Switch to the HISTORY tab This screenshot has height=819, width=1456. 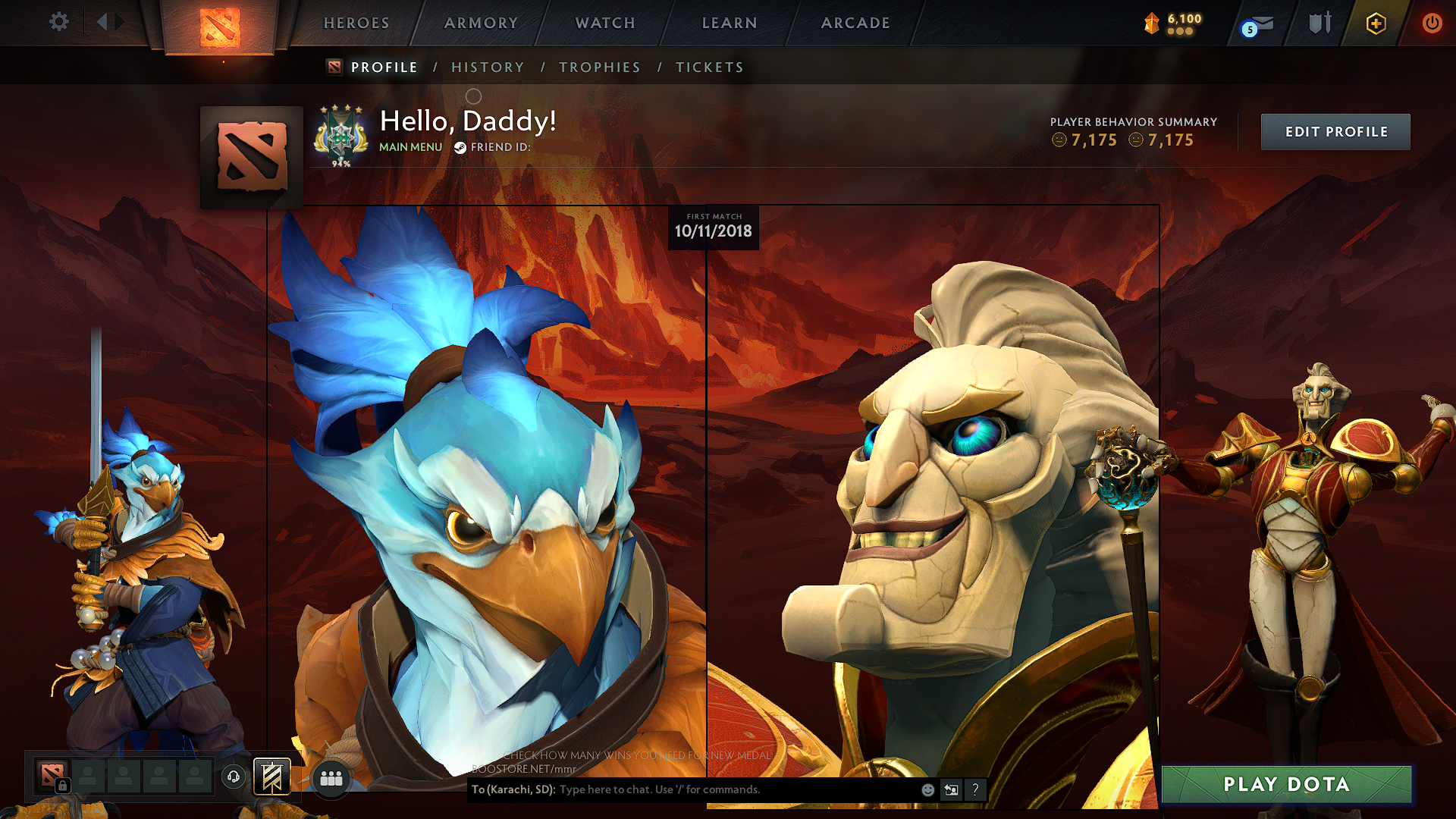tap(488, 67)
